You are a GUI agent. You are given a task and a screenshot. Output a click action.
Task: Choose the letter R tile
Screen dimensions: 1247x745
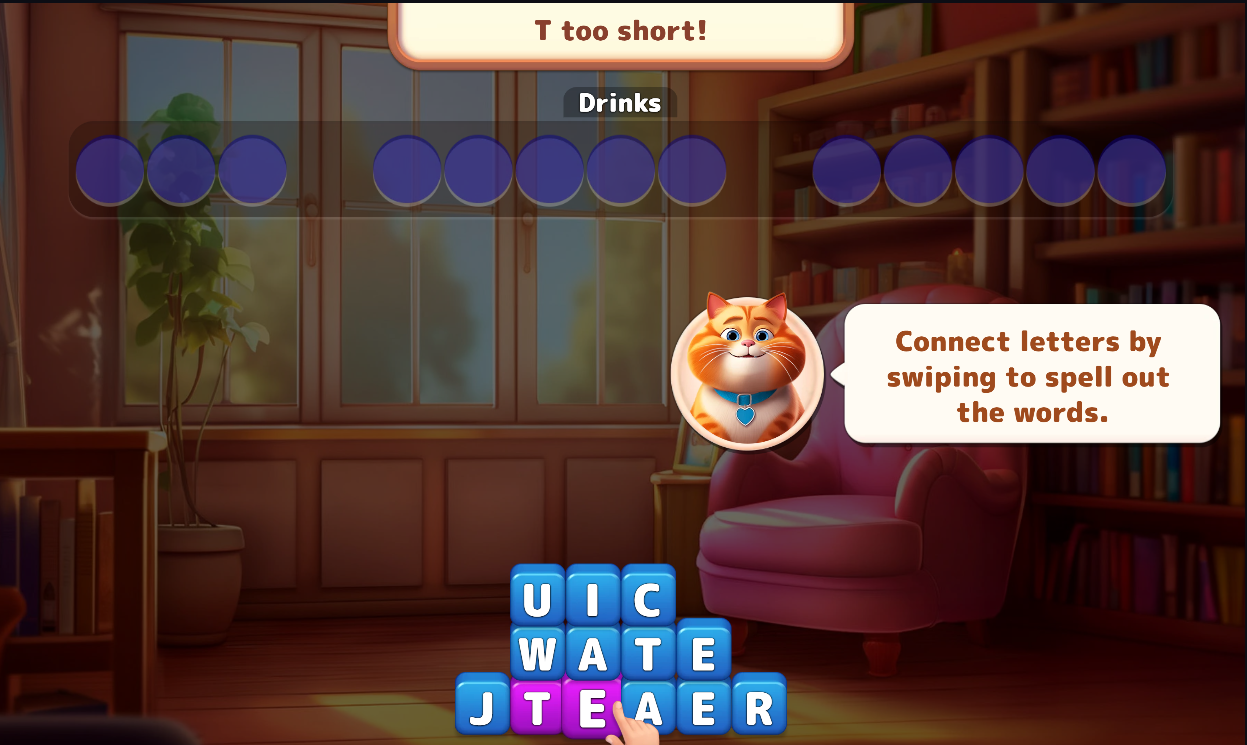coord(759,708)
